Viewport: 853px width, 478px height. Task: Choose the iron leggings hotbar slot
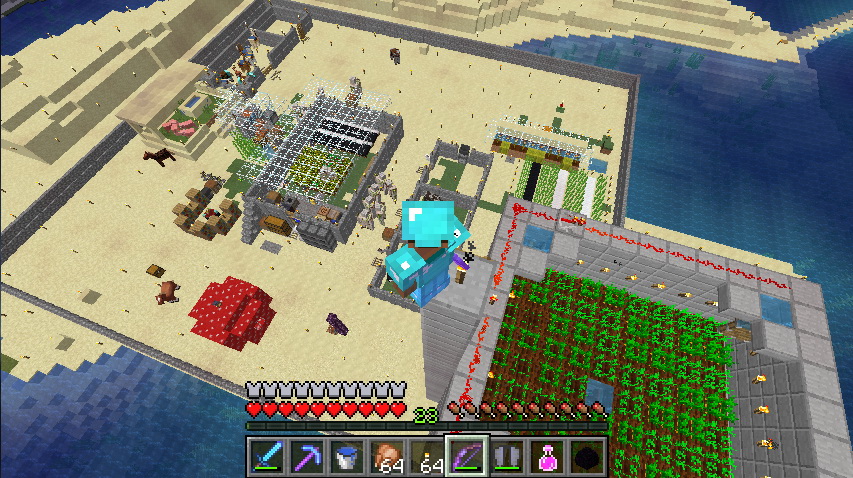click(x=507, y=455)
